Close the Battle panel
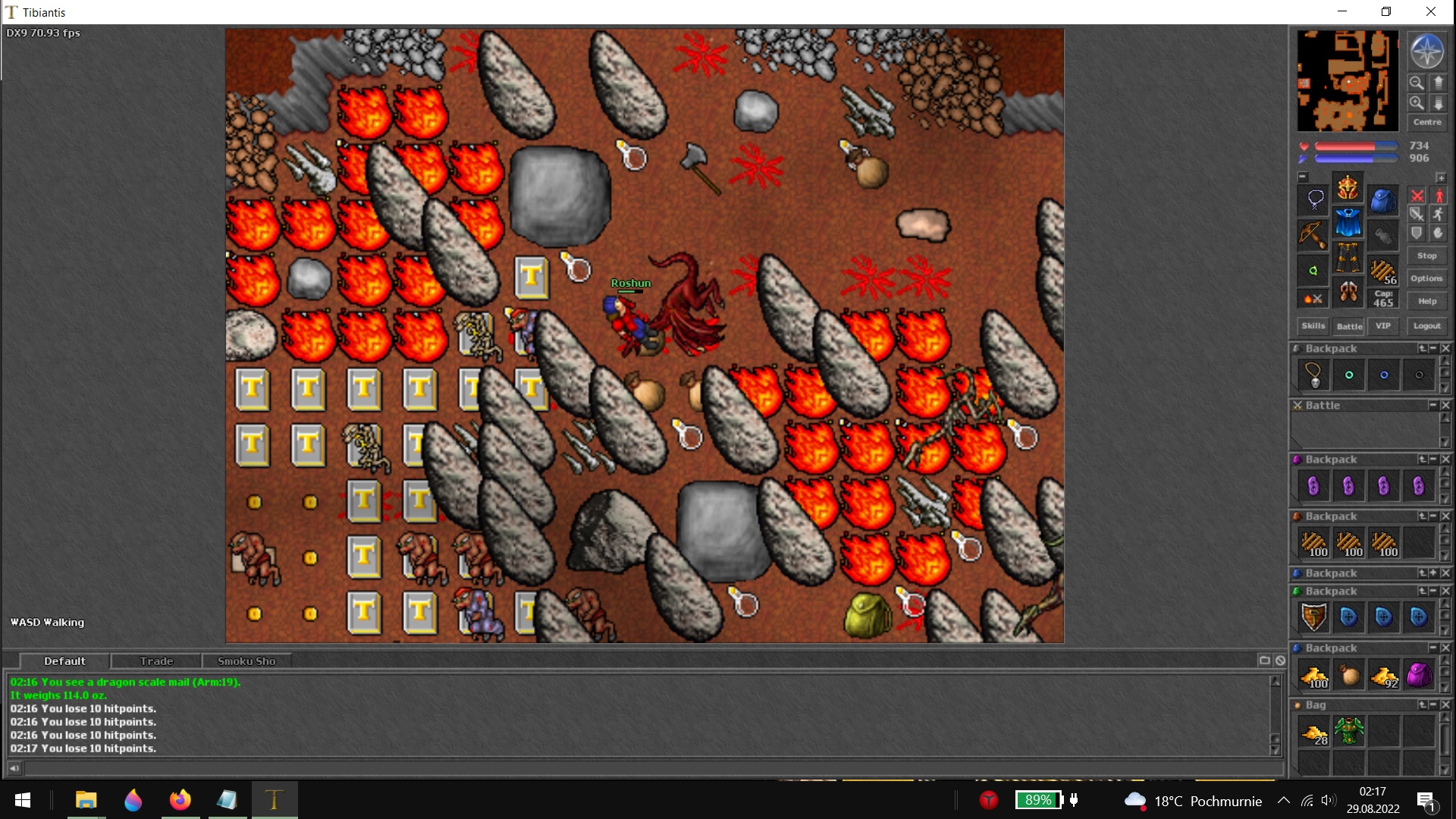The width and height of the screenshot is (1456, 819). pos(1445,406)
